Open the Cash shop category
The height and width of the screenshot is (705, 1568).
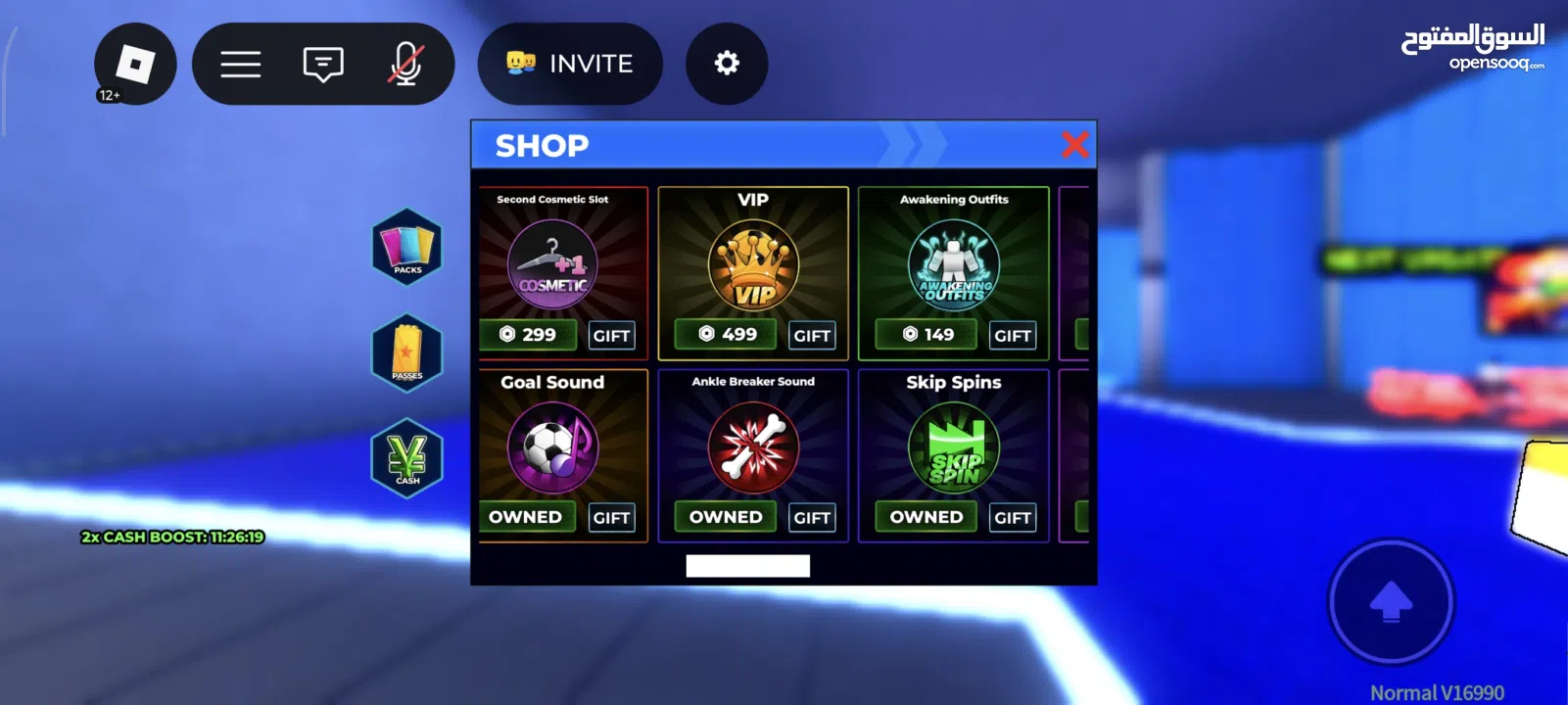[x=407, y=458]
